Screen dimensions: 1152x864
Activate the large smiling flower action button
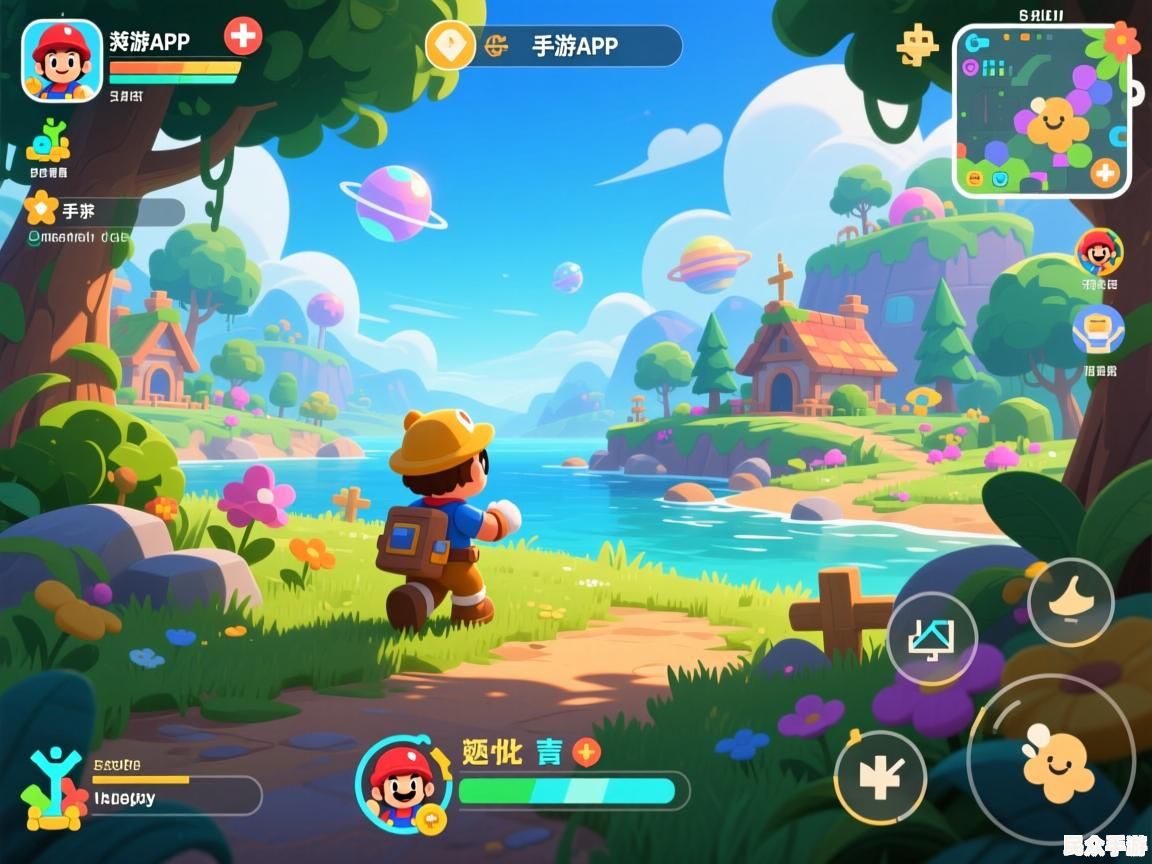[1051, 757]
